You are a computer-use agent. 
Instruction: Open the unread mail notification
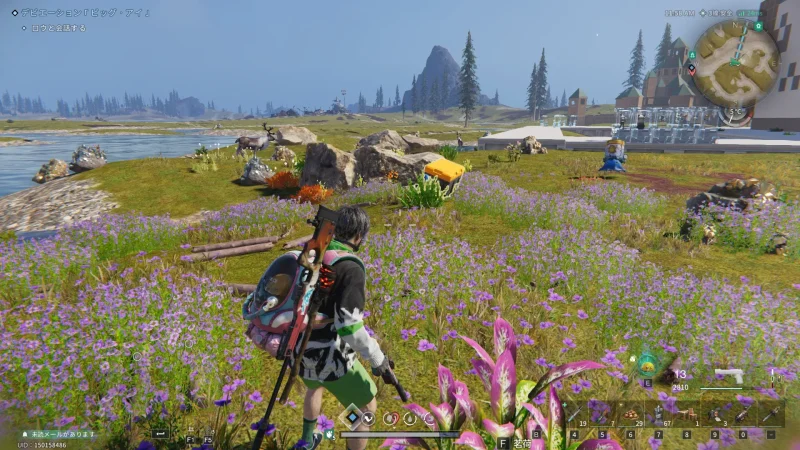[x=62, y=434]
